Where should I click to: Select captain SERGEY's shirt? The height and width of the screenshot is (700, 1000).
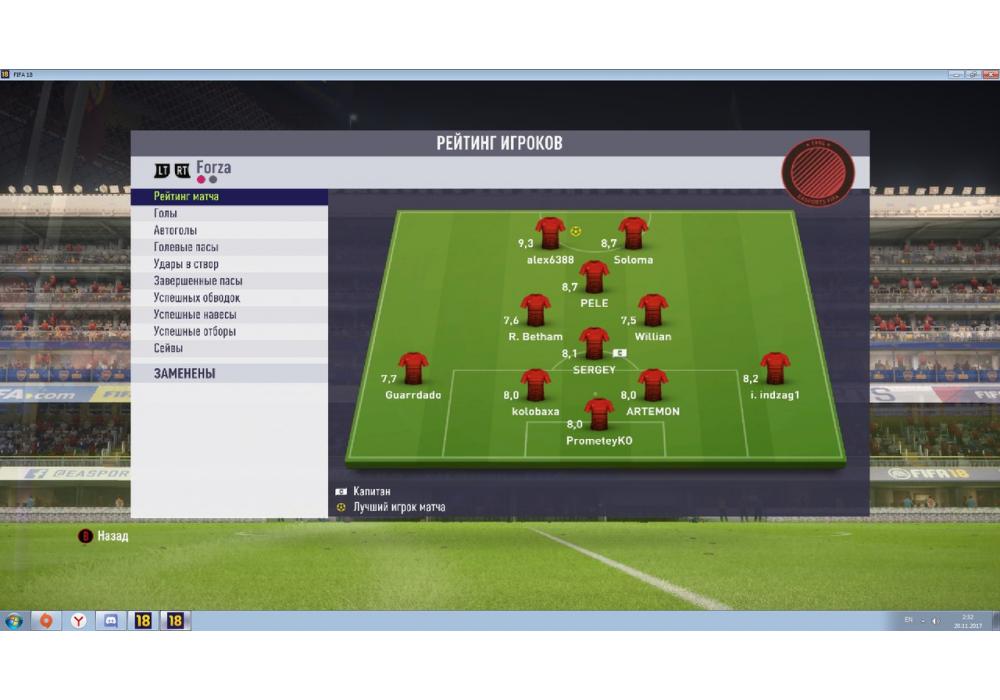coord(594,343)
